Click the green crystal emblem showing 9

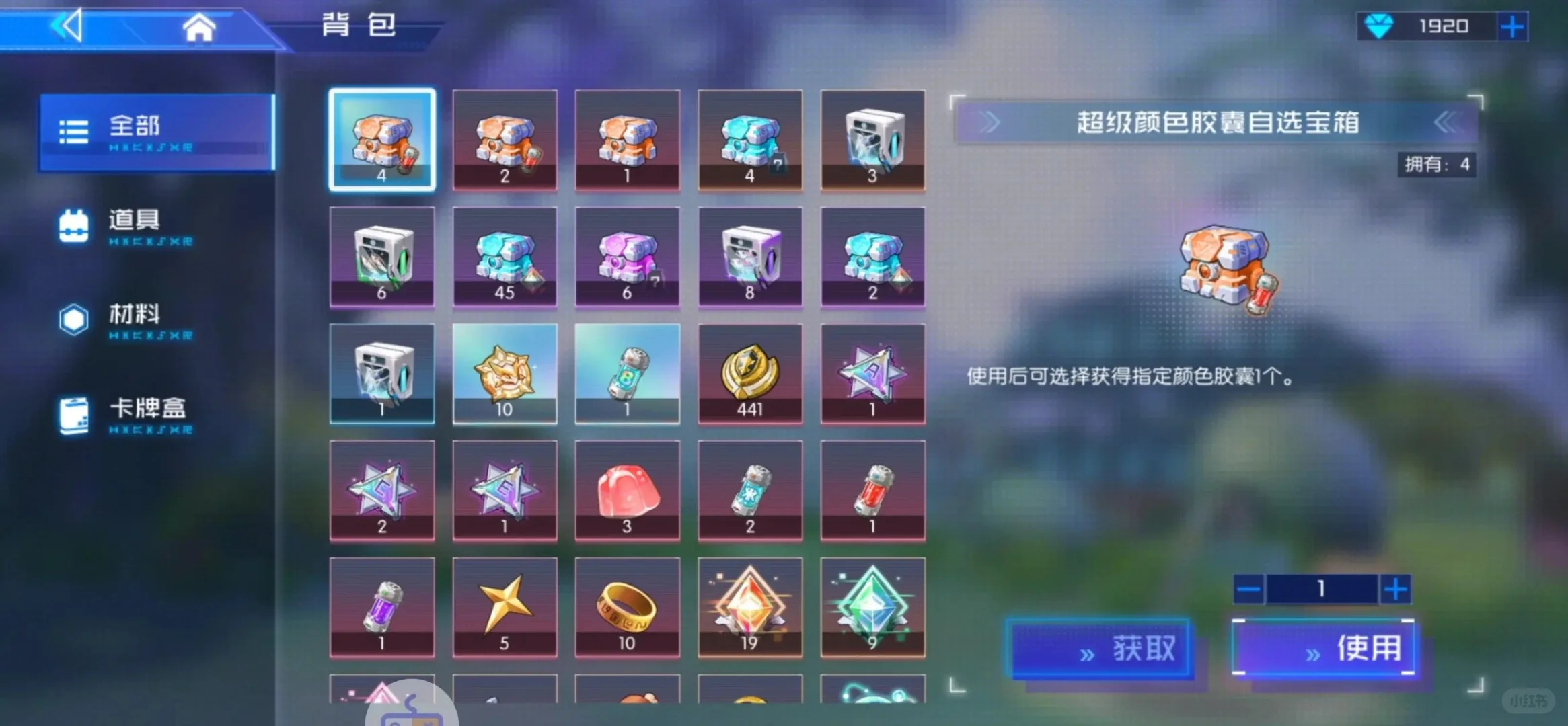(872, 607)
